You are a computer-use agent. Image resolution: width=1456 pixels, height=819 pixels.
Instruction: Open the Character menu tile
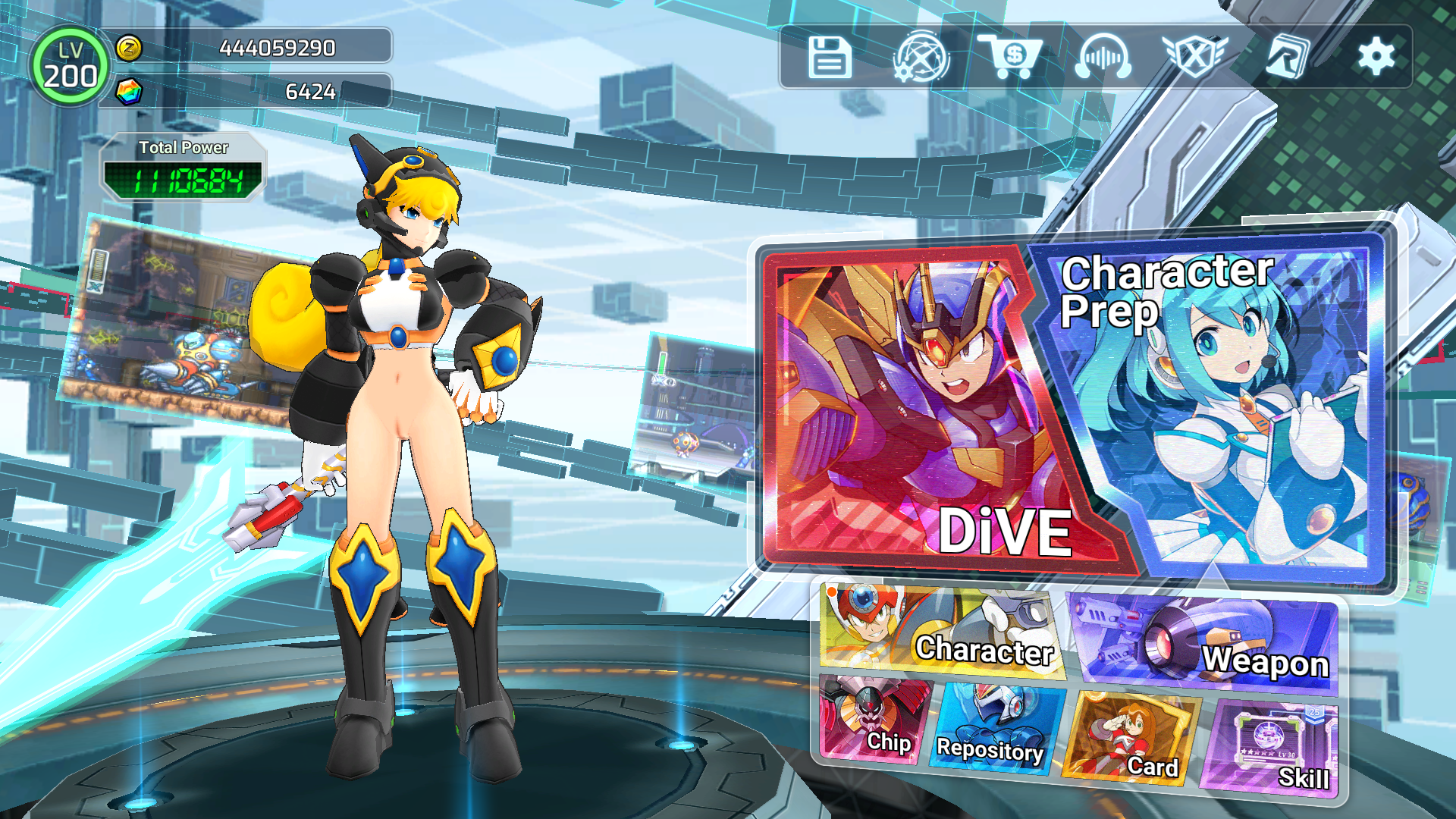click(940, 633)
